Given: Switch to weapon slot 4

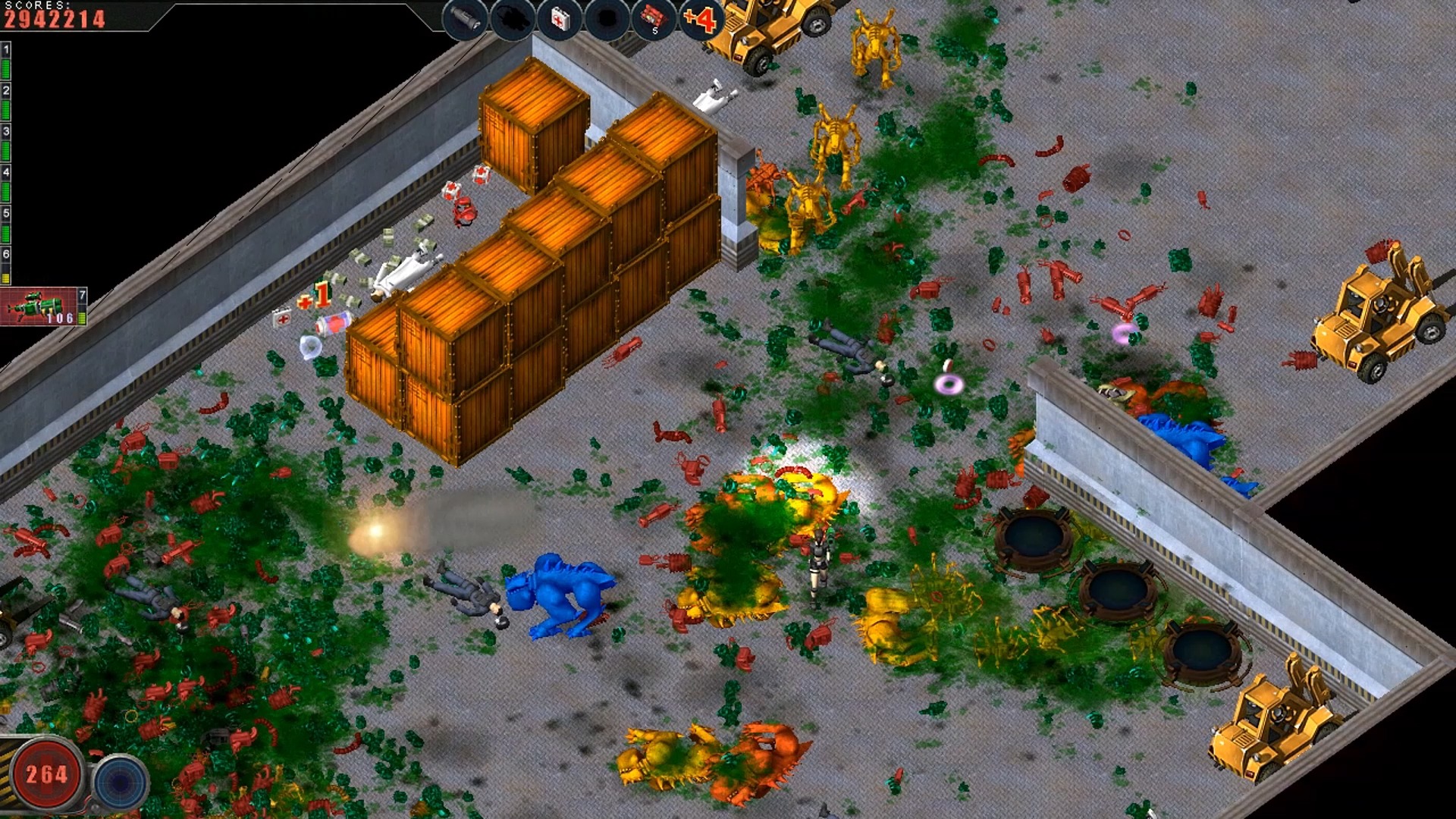Looking at the screenshot, I should pyautogui.click(x=6, y=184).
